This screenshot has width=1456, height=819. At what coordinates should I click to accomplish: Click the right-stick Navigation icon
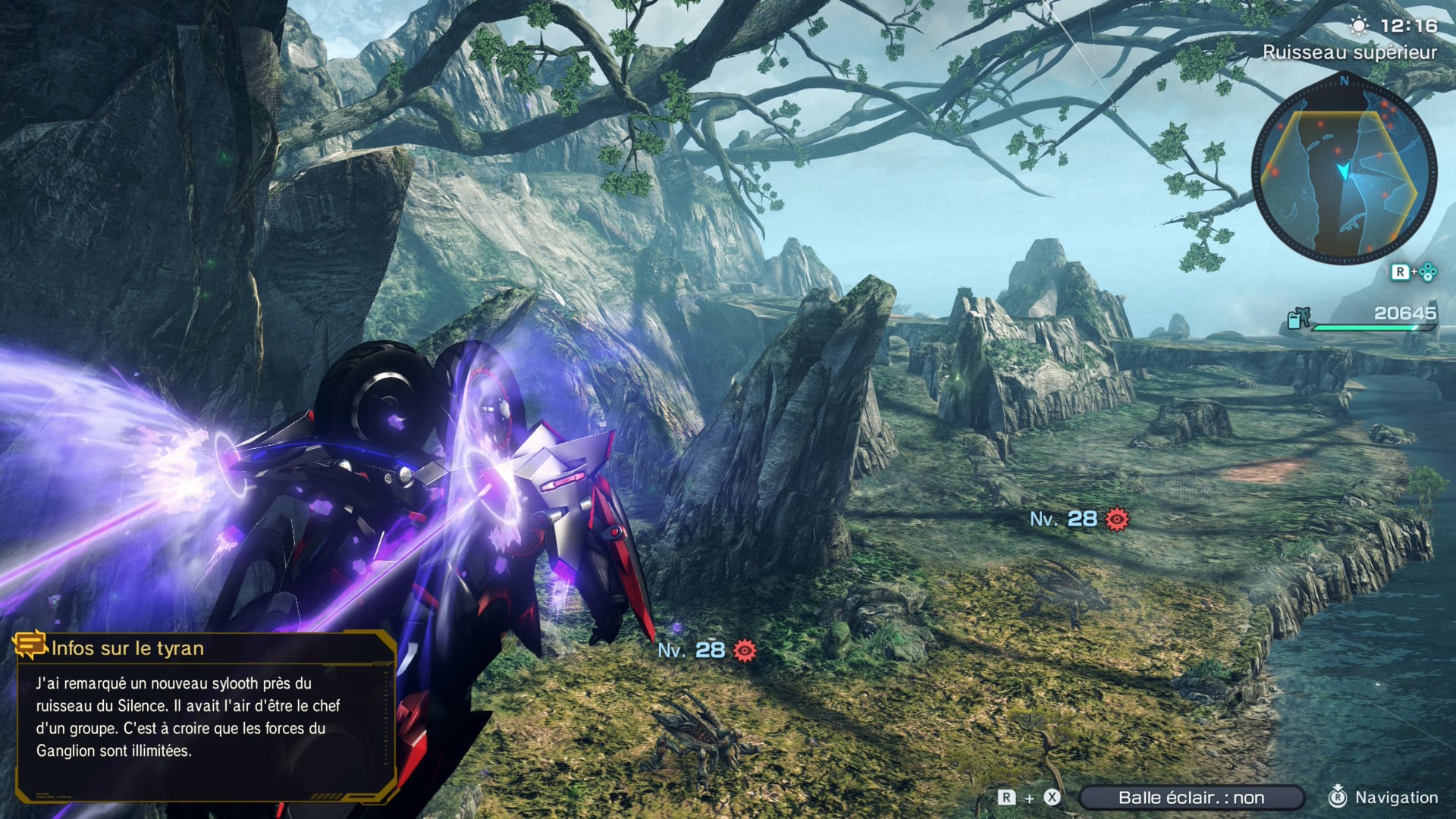click(1338, 798)
